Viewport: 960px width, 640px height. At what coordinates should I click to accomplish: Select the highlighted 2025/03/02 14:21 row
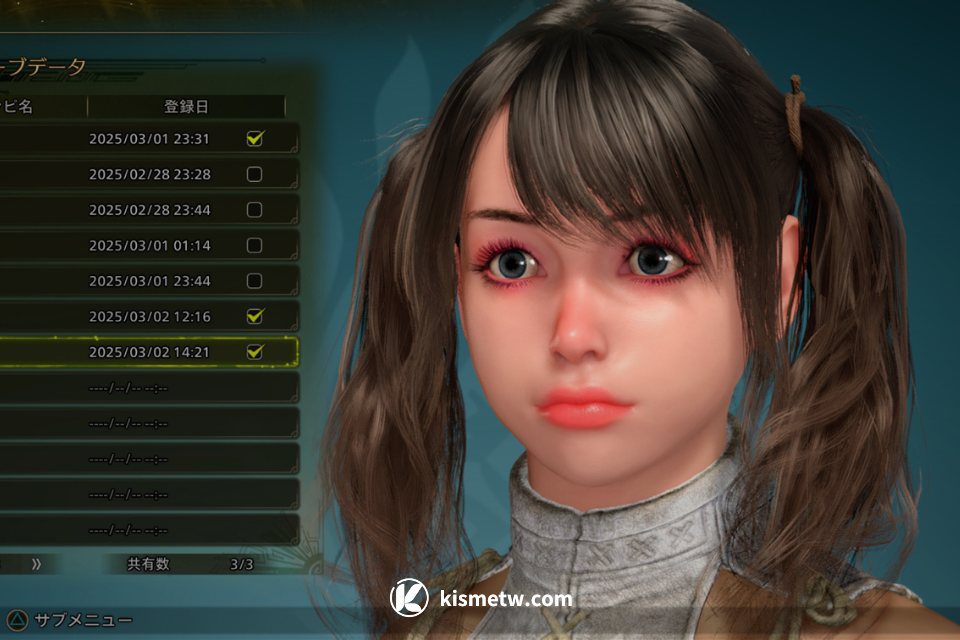point(150,352)
